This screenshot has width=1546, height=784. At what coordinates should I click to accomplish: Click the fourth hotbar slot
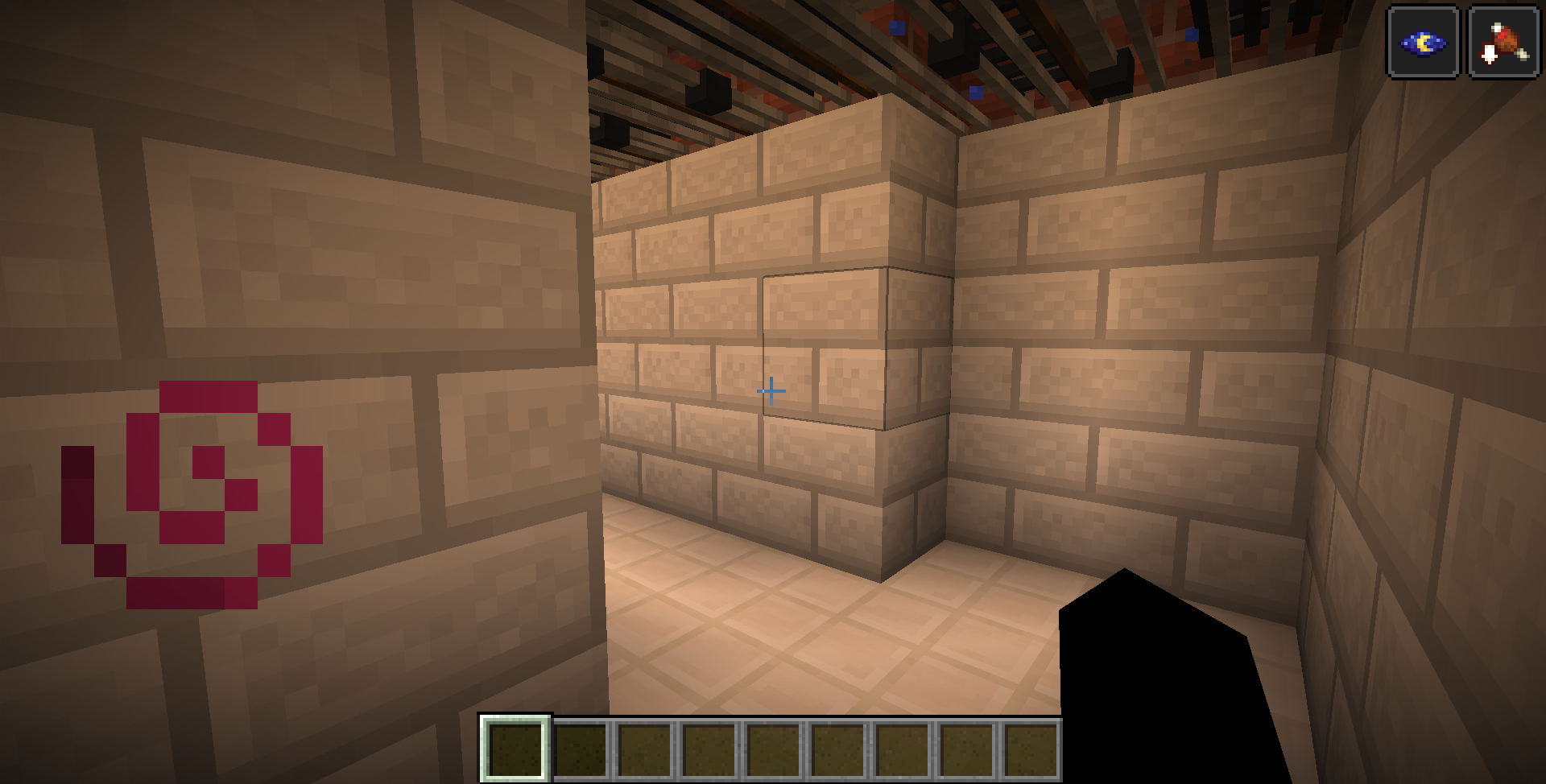(x=709, y=748)
